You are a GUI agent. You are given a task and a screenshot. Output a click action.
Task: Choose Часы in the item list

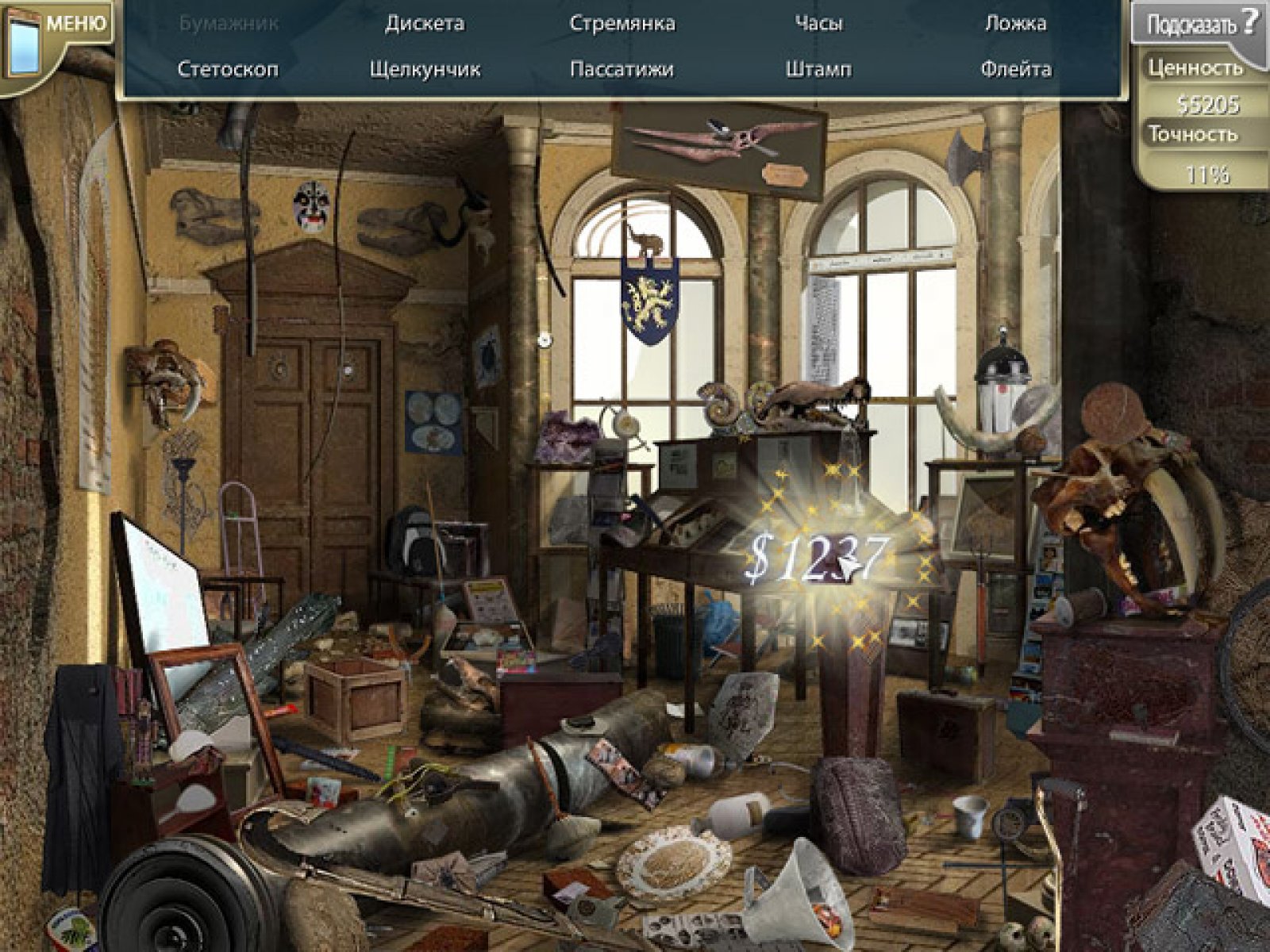818,24
